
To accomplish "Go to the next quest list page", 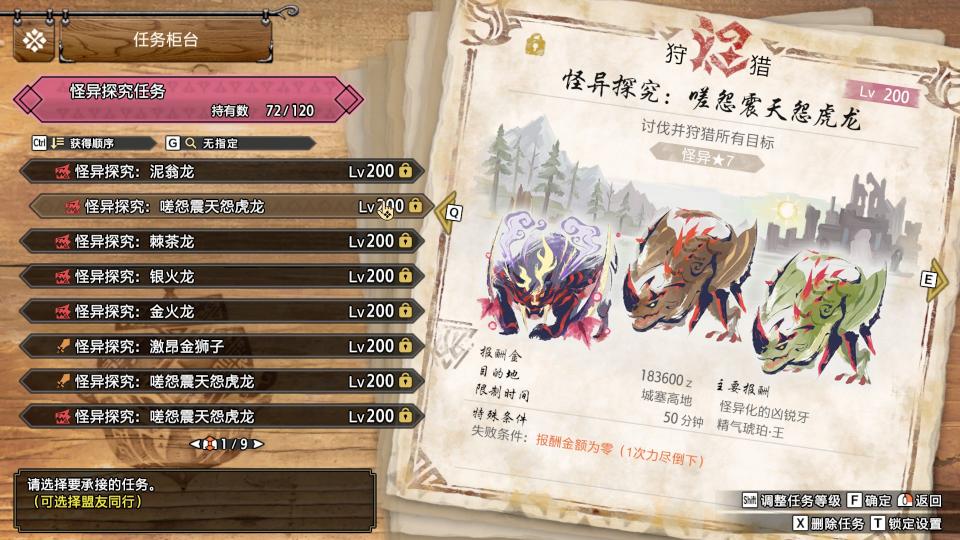I will pyautogui.click(x=258, y=443).
